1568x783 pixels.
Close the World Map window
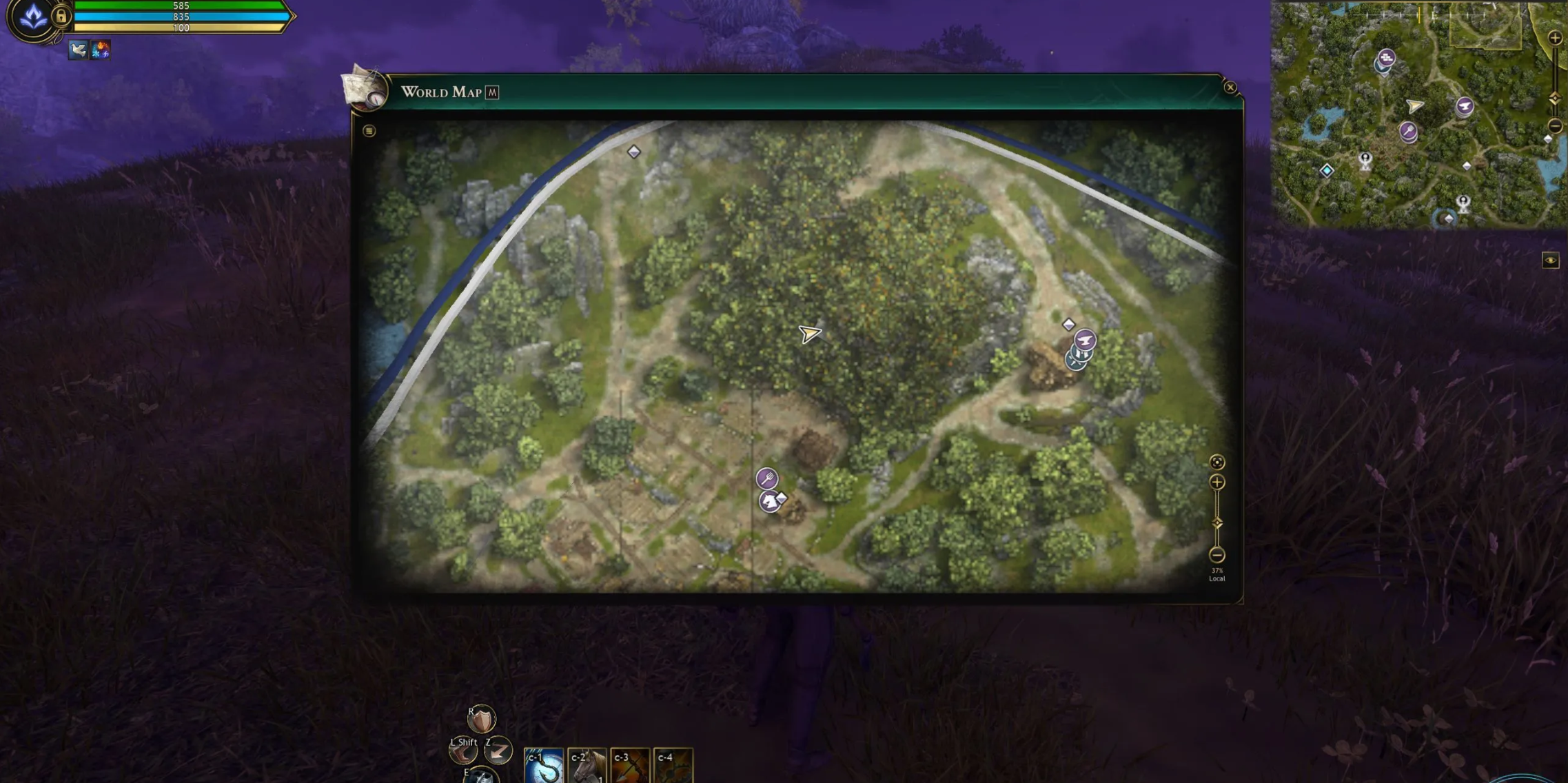point(1230,88)
